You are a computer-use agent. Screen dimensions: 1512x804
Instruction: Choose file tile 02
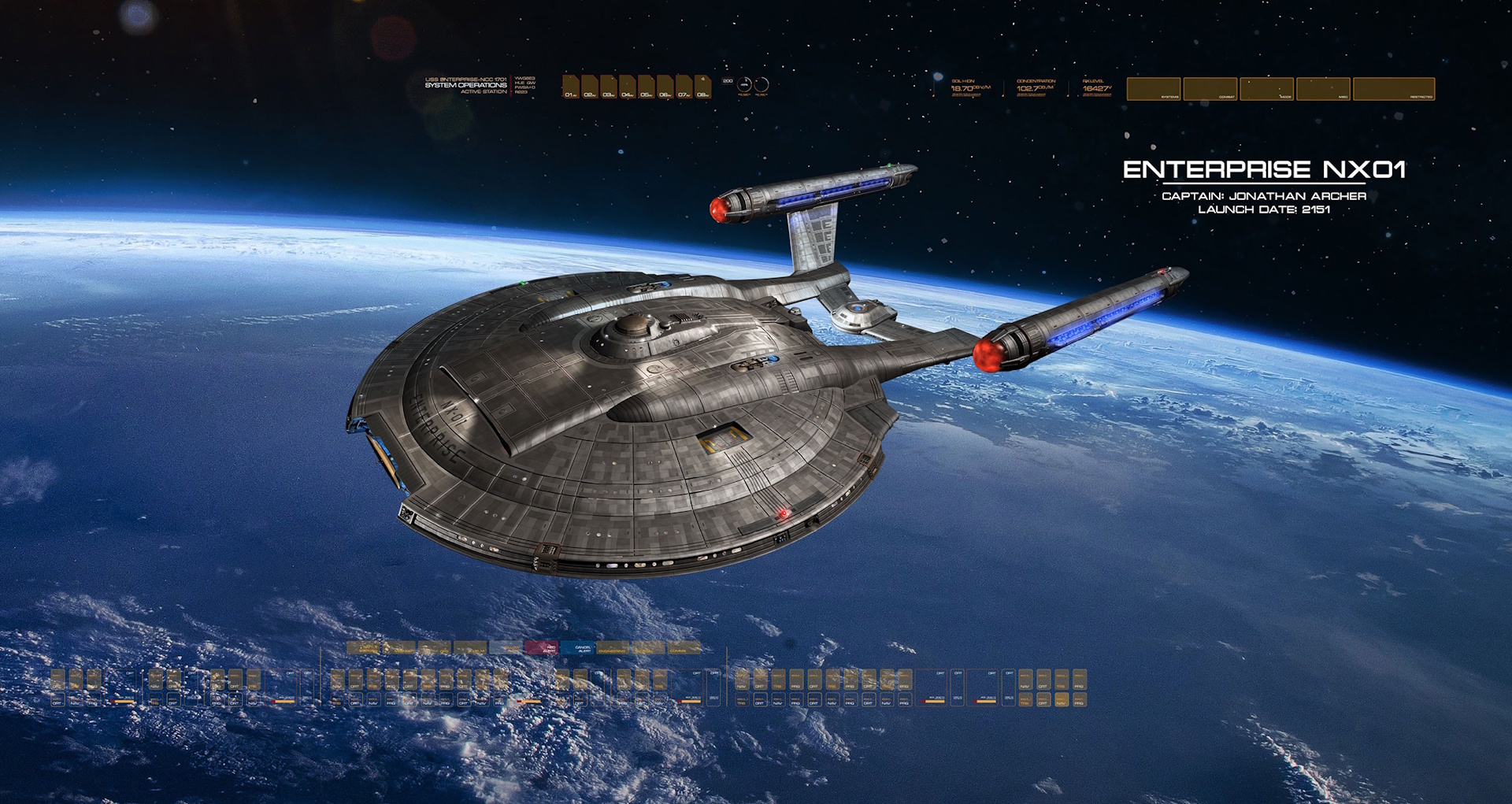tap(590, 87)
